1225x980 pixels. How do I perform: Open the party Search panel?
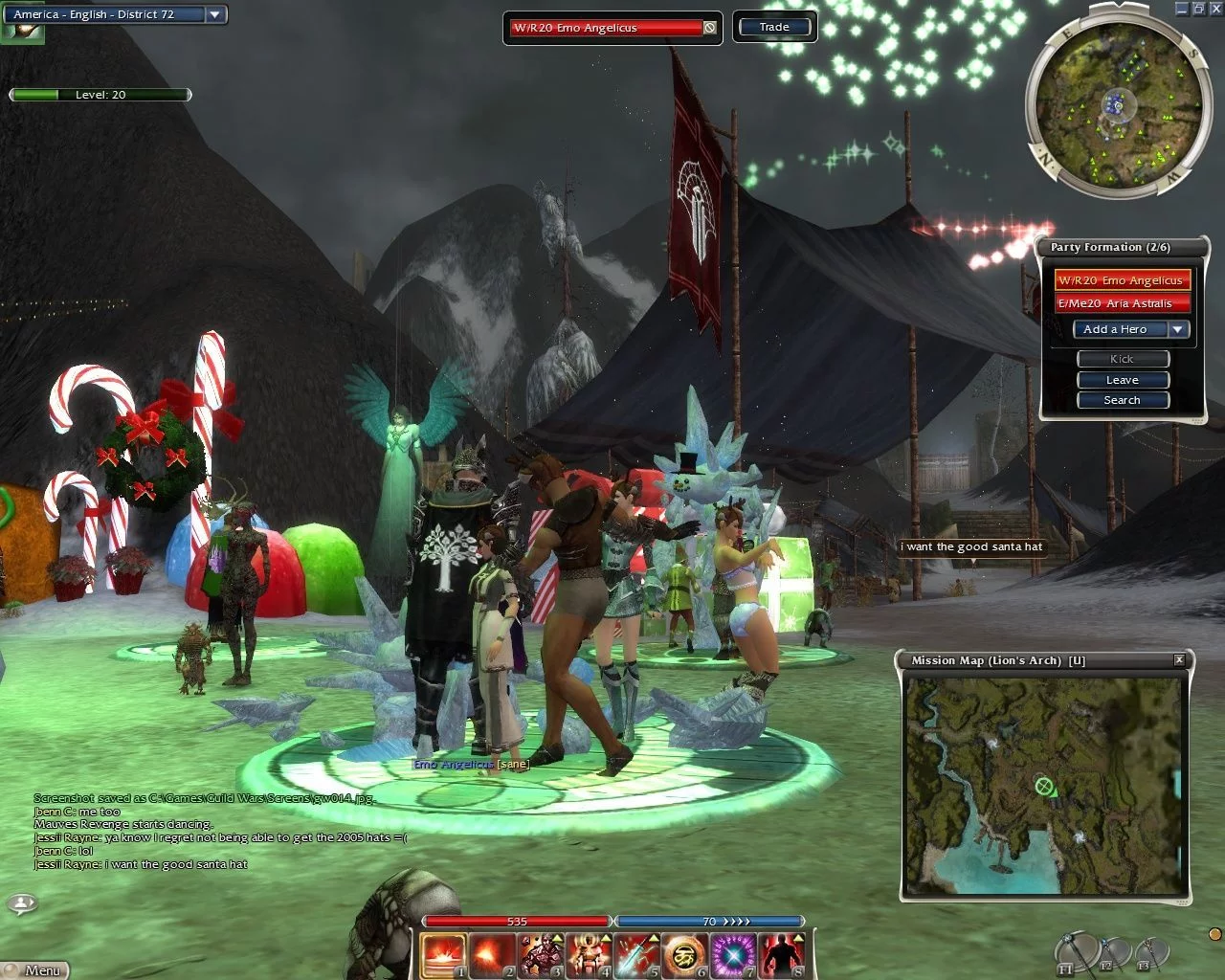(x=1122, y=400)
